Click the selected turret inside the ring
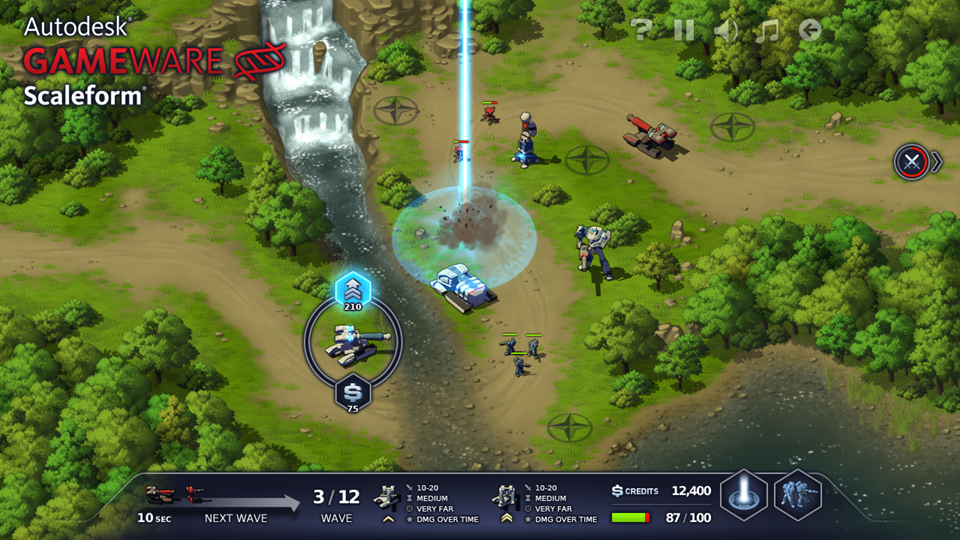 coord(352,343)
